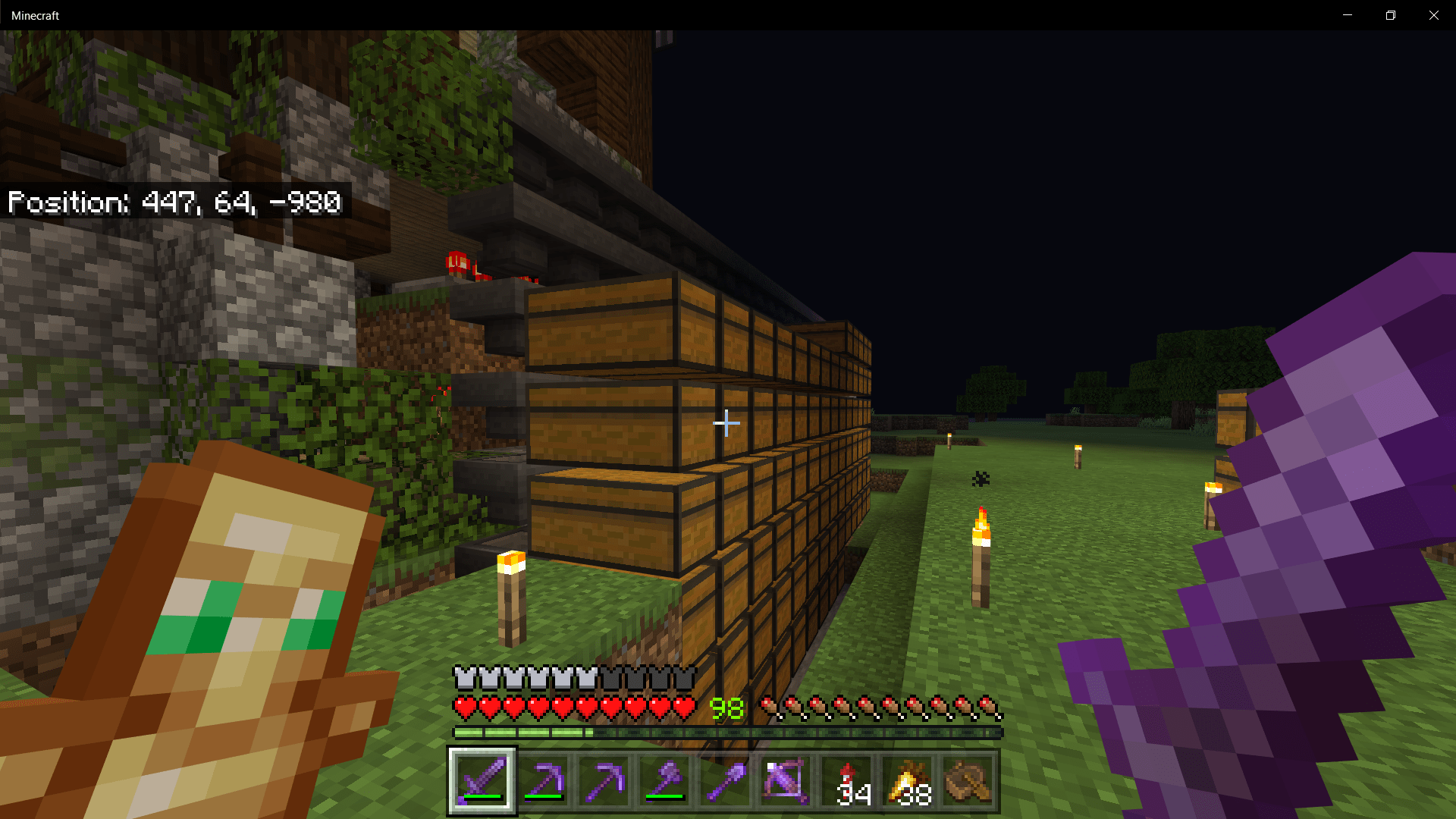The height and width of the screenshot is (819, 1456).
Task: Click the green experience level number 98
Action: (x=726, y=708)
